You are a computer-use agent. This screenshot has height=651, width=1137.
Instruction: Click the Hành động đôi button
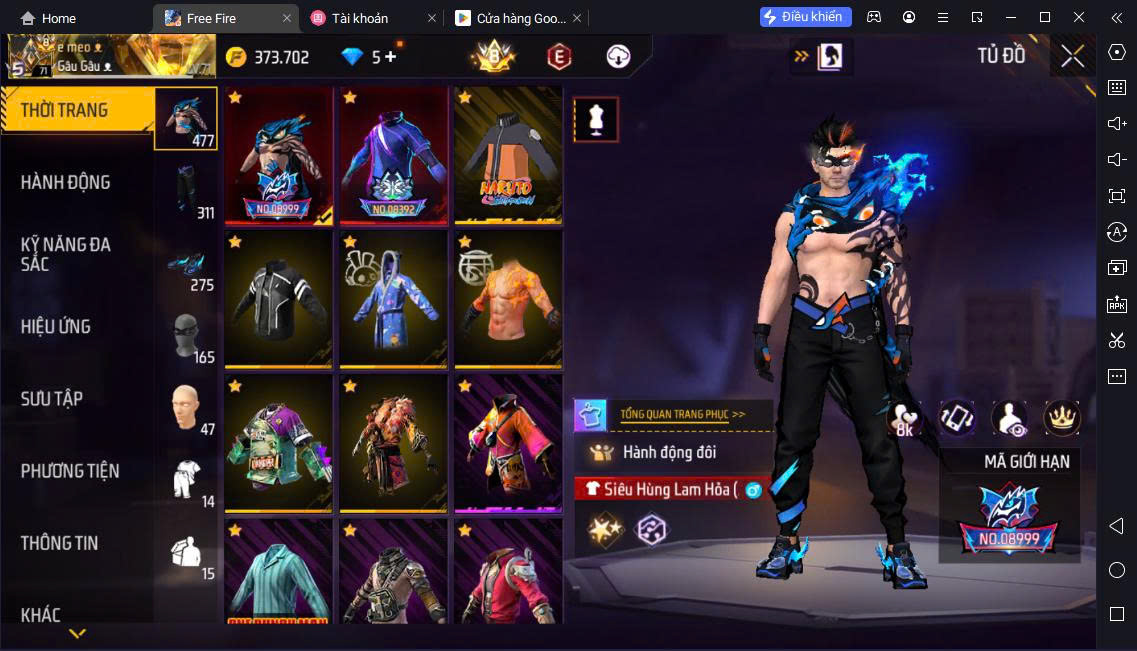(670, 452)
